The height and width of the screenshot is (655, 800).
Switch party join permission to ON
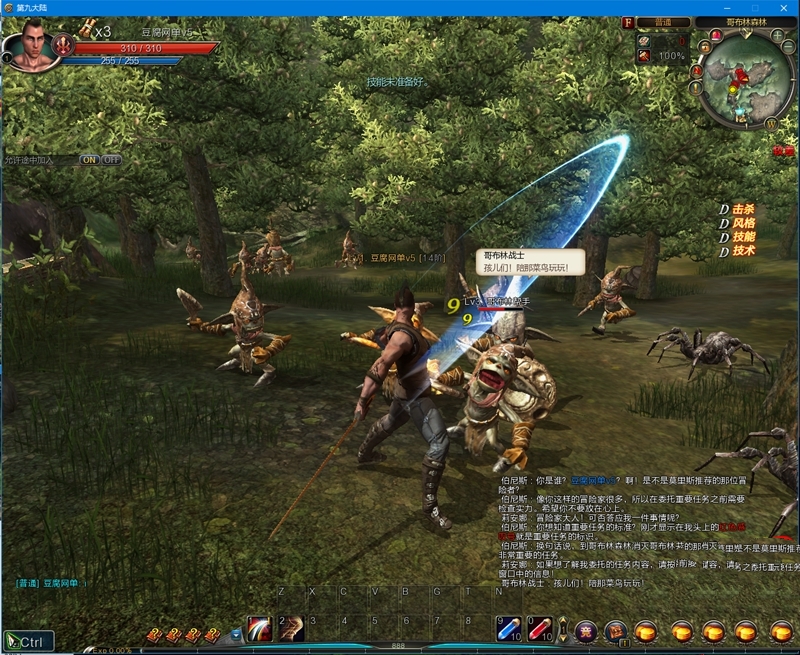tap(89, 160)
